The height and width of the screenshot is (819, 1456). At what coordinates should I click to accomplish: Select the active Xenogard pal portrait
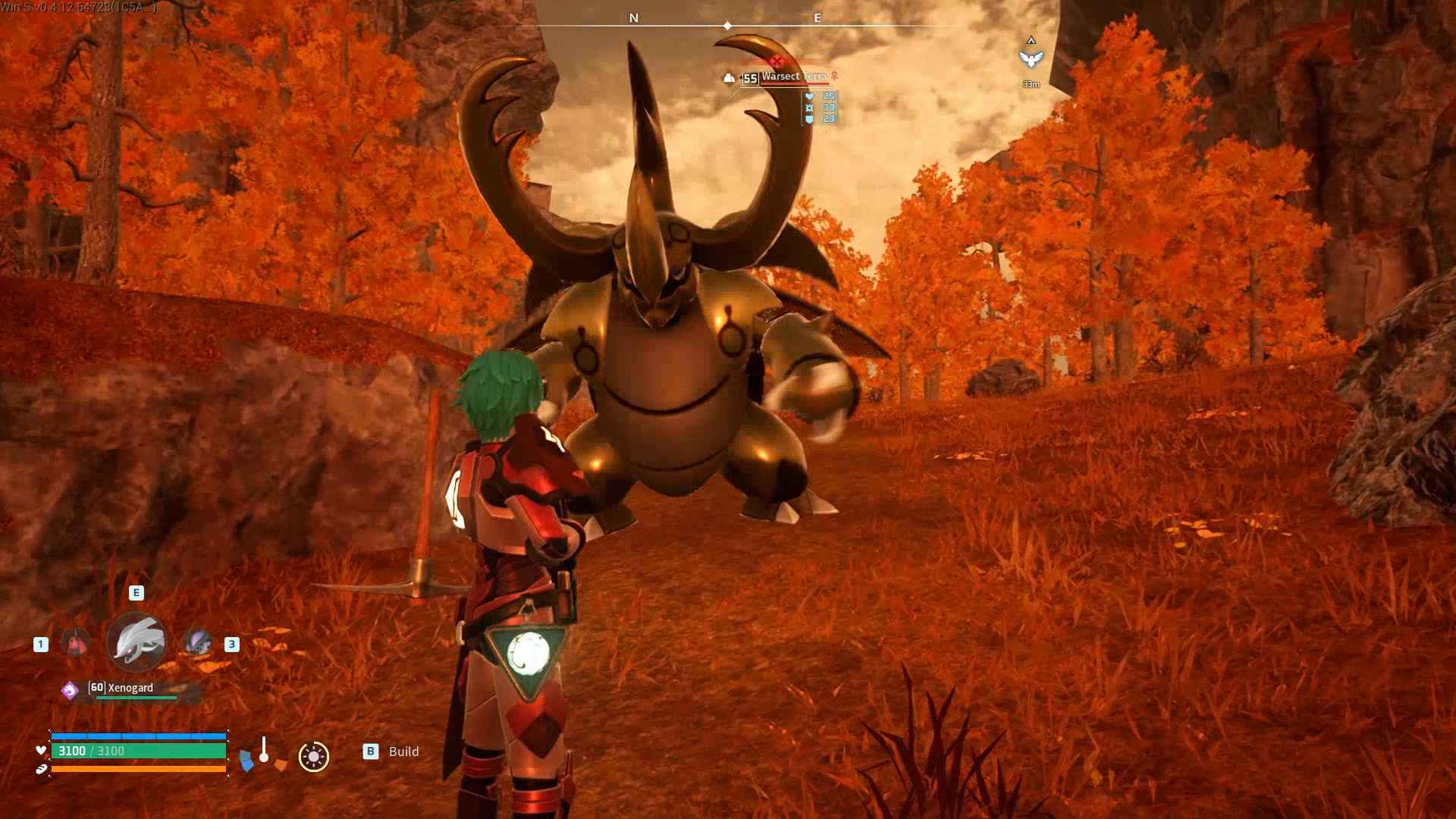[136, 642]
